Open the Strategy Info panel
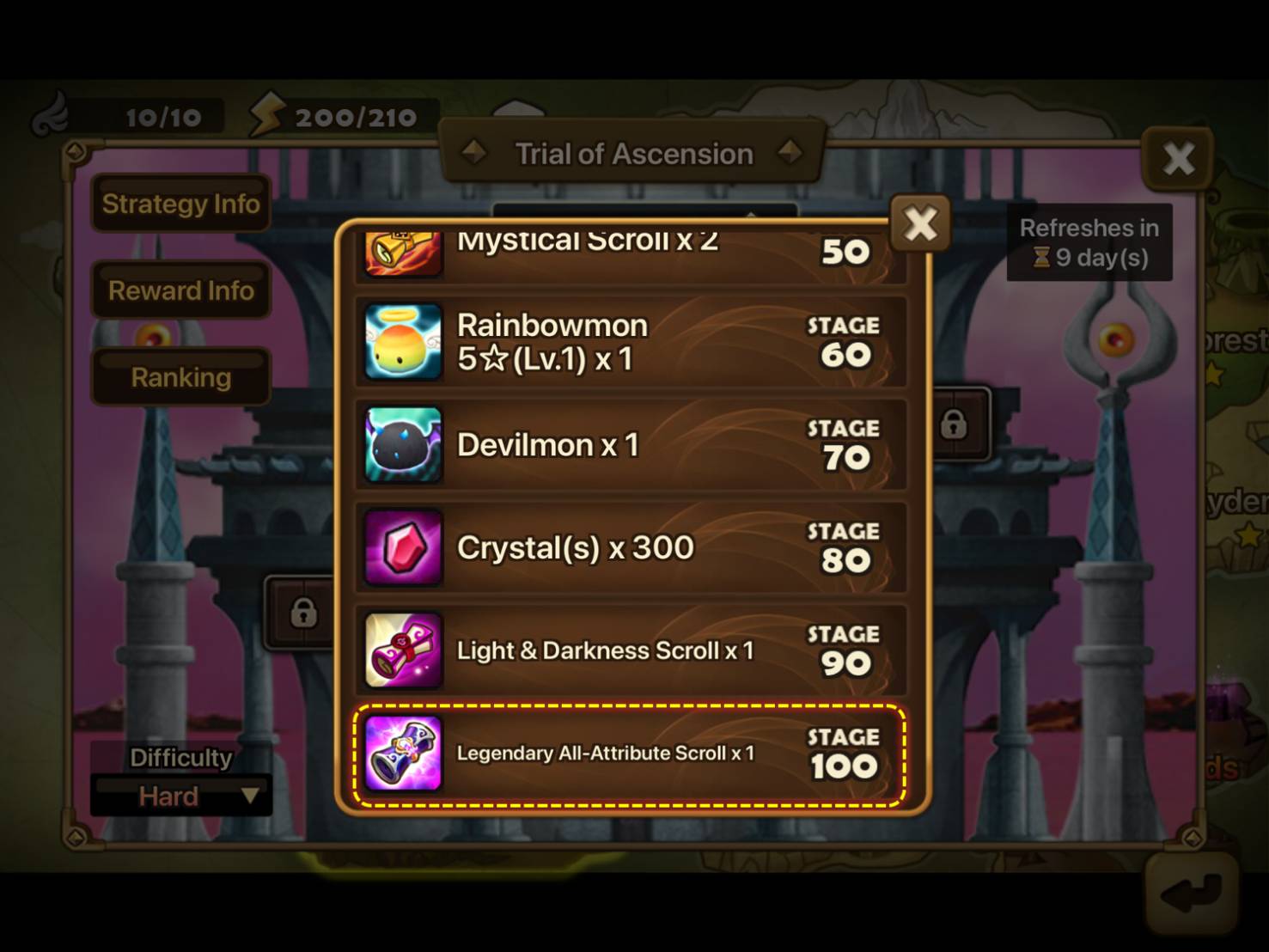The image size is (1269, 952). tap(180, 204)
